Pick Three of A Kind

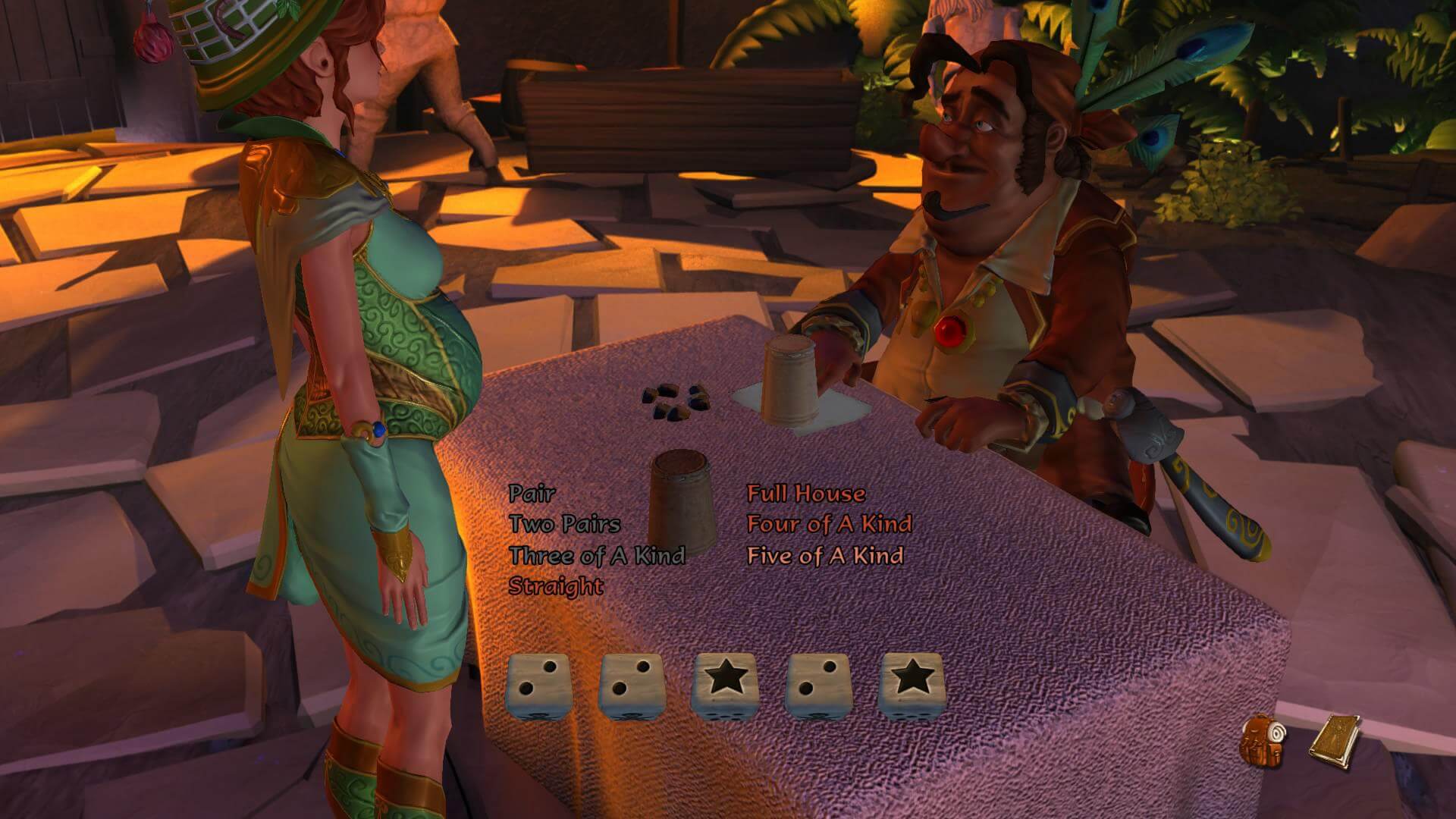pyautogui.click(x=597, y=555)
